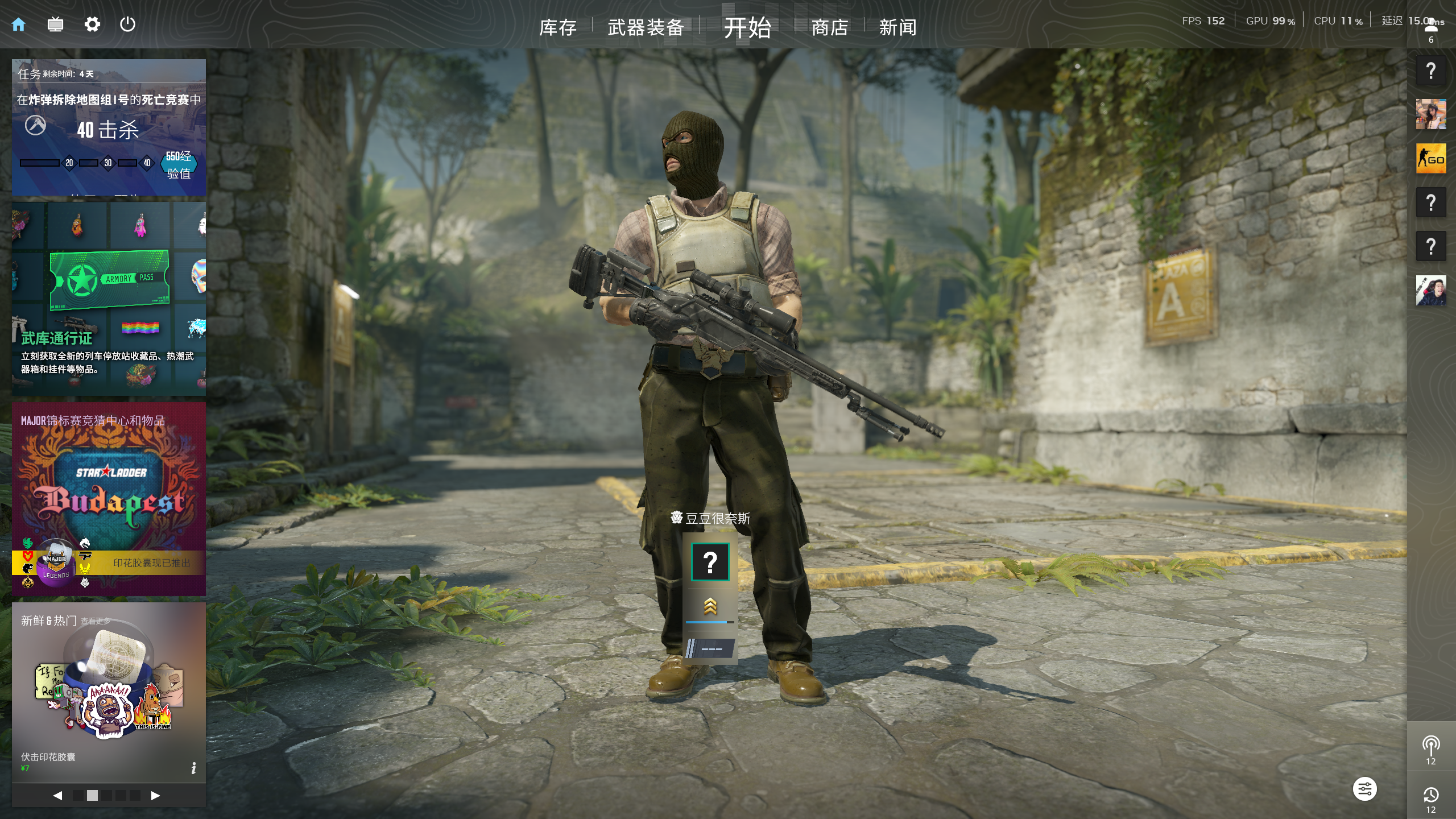
Task: Select the second carousel page indicator dot
Action: click(x=93, y=796)
